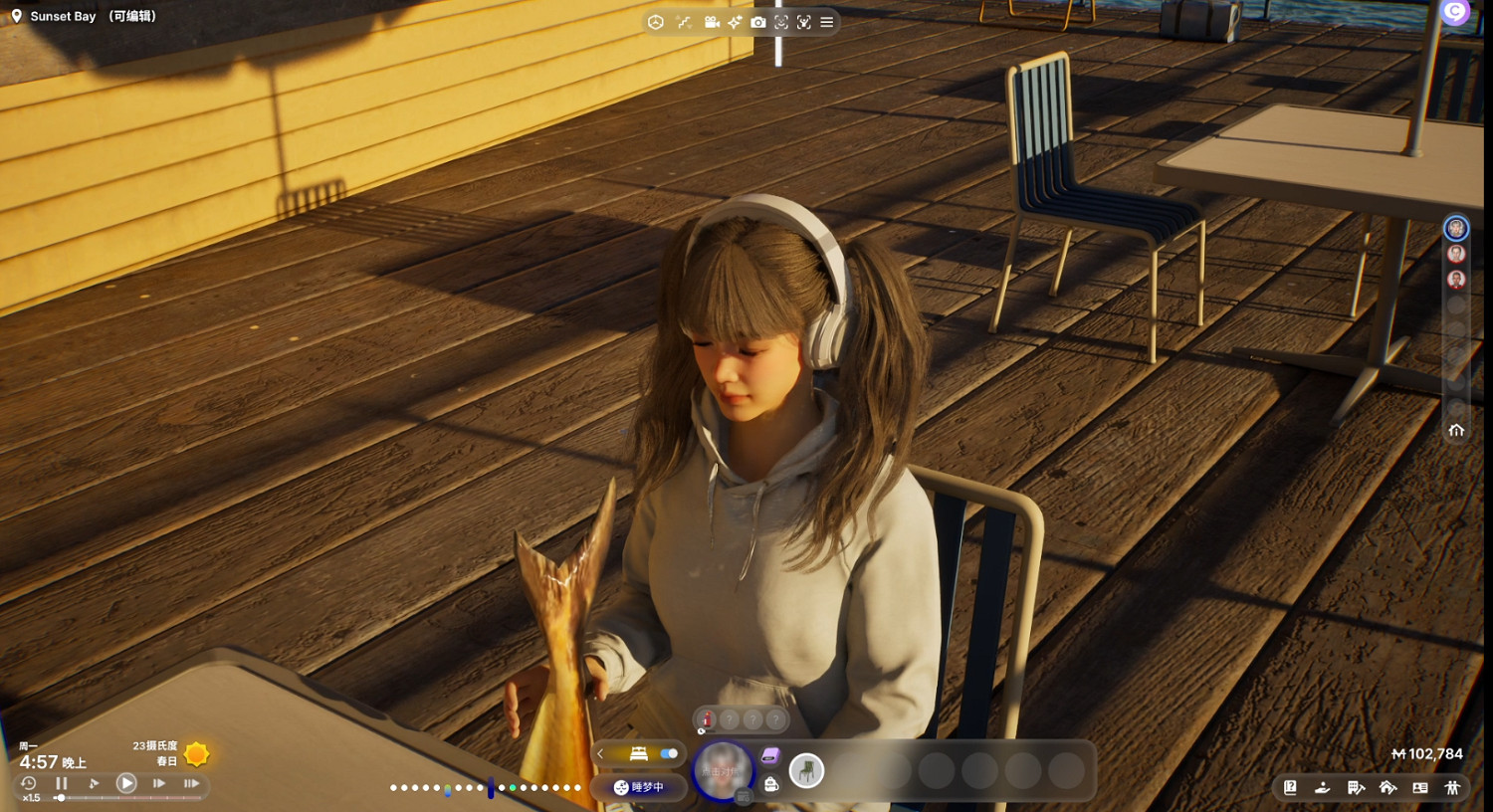Open the walking path tool's dropdown arrow
The image size is (1493, 812).
click(x=689, y=28)
